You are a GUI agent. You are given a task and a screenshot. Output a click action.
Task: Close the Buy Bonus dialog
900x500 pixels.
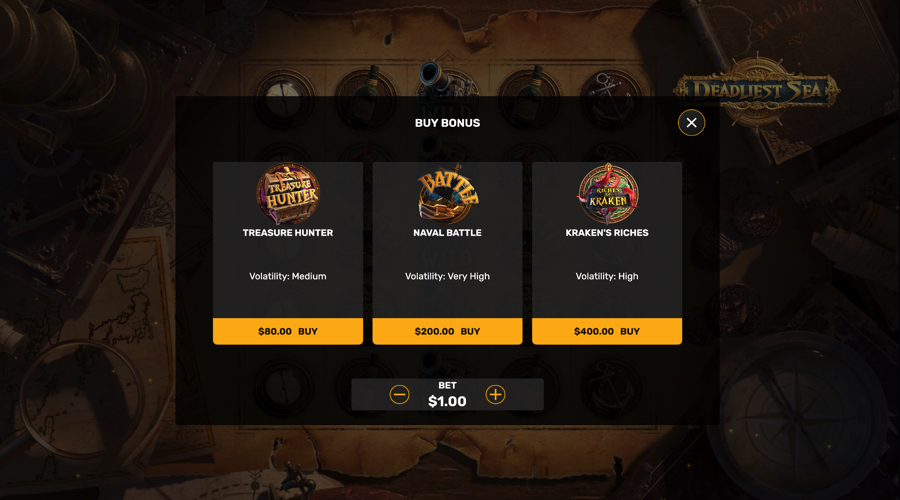click(x=691, y=123)
